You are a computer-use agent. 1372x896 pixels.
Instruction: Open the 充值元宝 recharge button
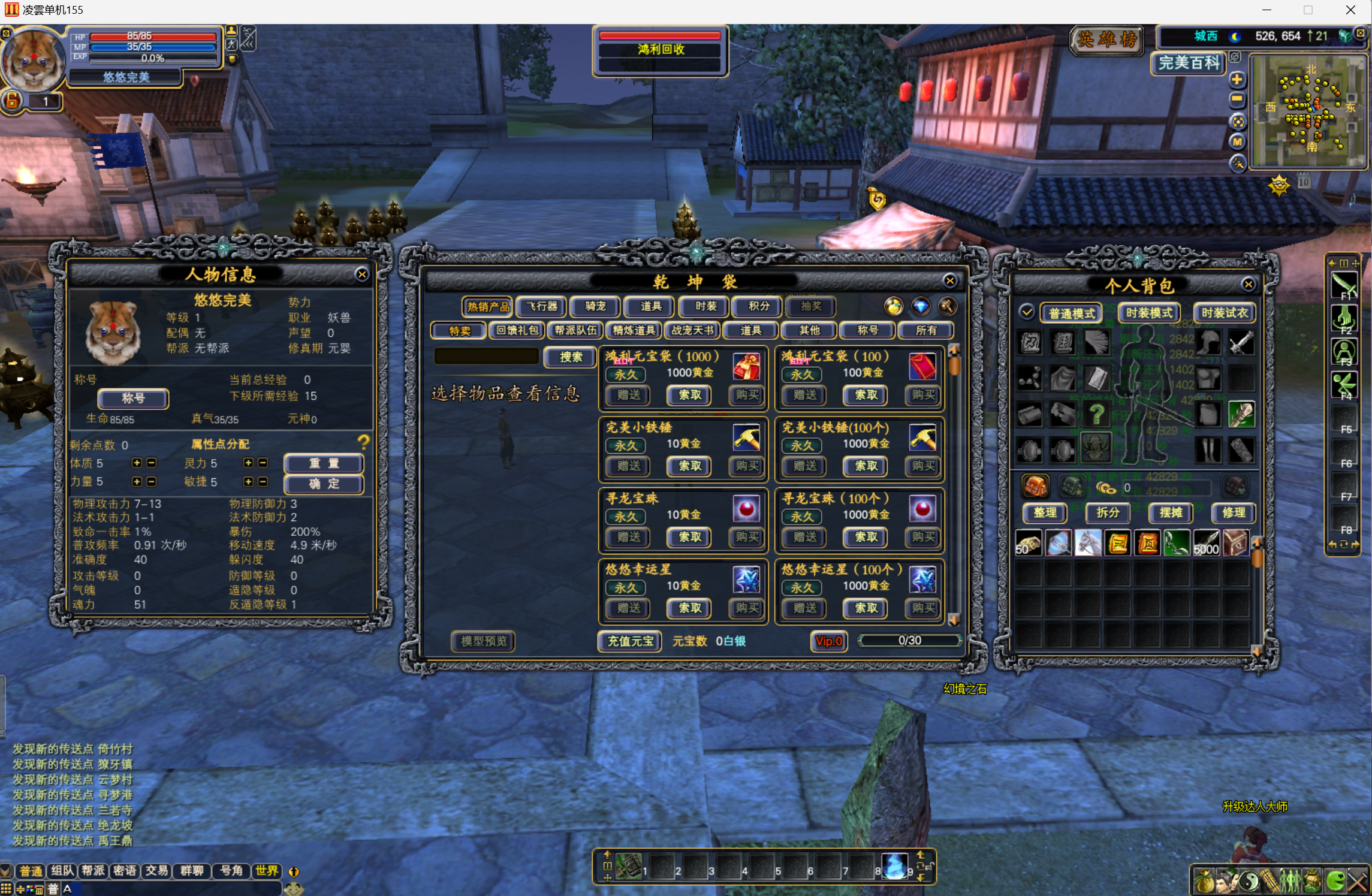click(630, 641)
